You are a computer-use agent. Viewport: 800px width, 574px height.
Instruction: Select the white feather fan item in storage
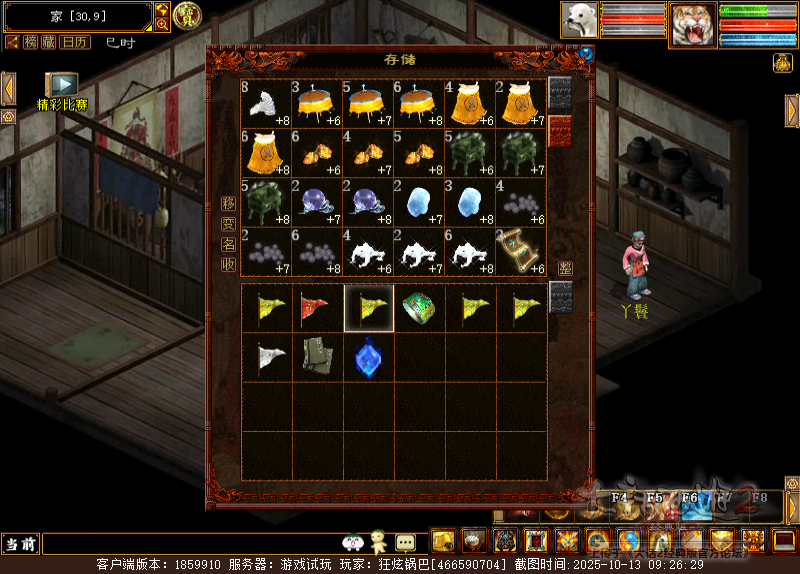click(x=266, y=103)
